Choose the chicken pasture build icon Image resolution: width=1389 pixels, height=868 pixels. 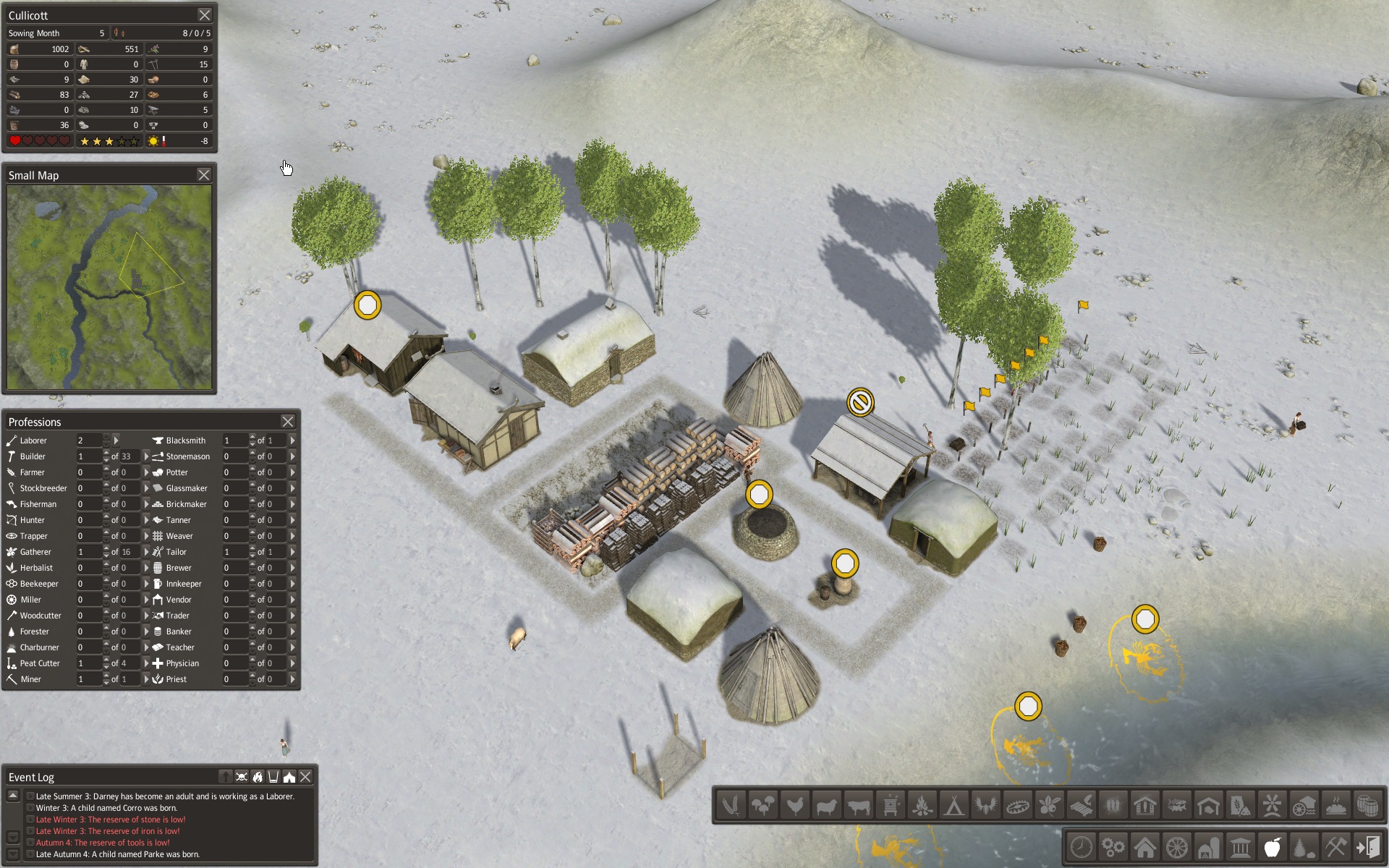pos(794,805)
